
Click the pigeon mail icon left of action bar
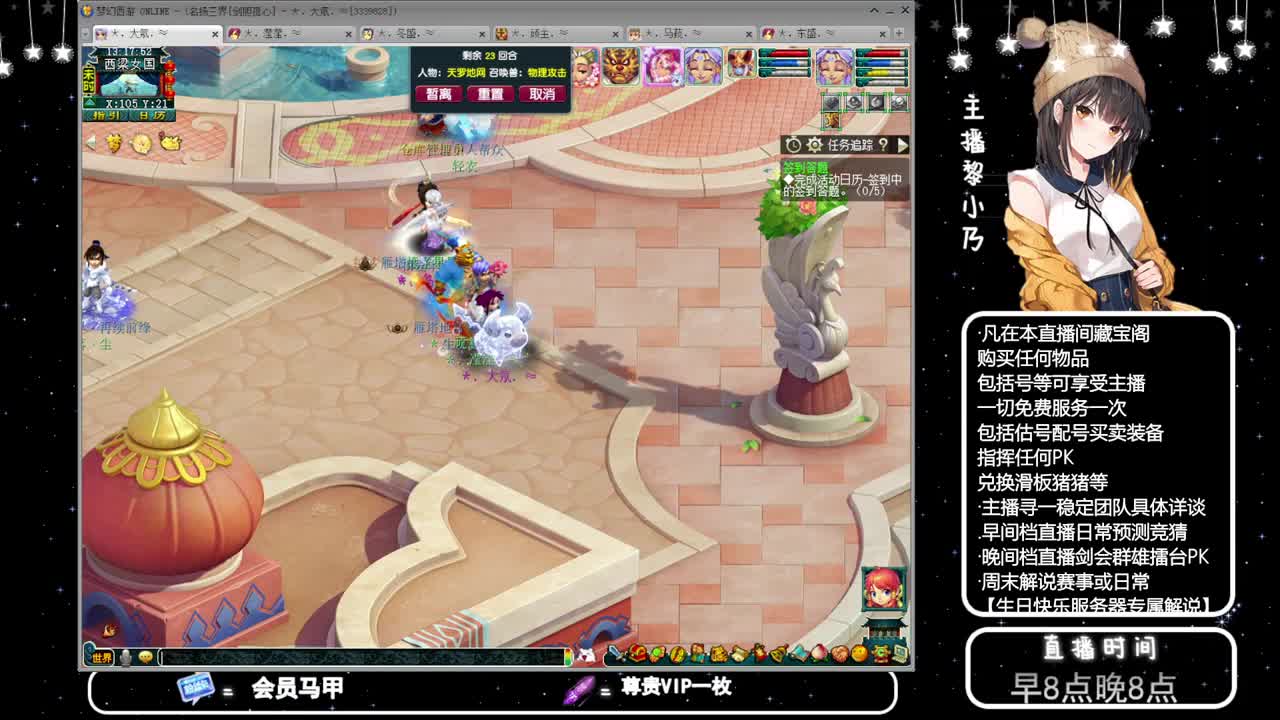coord(585,653)
